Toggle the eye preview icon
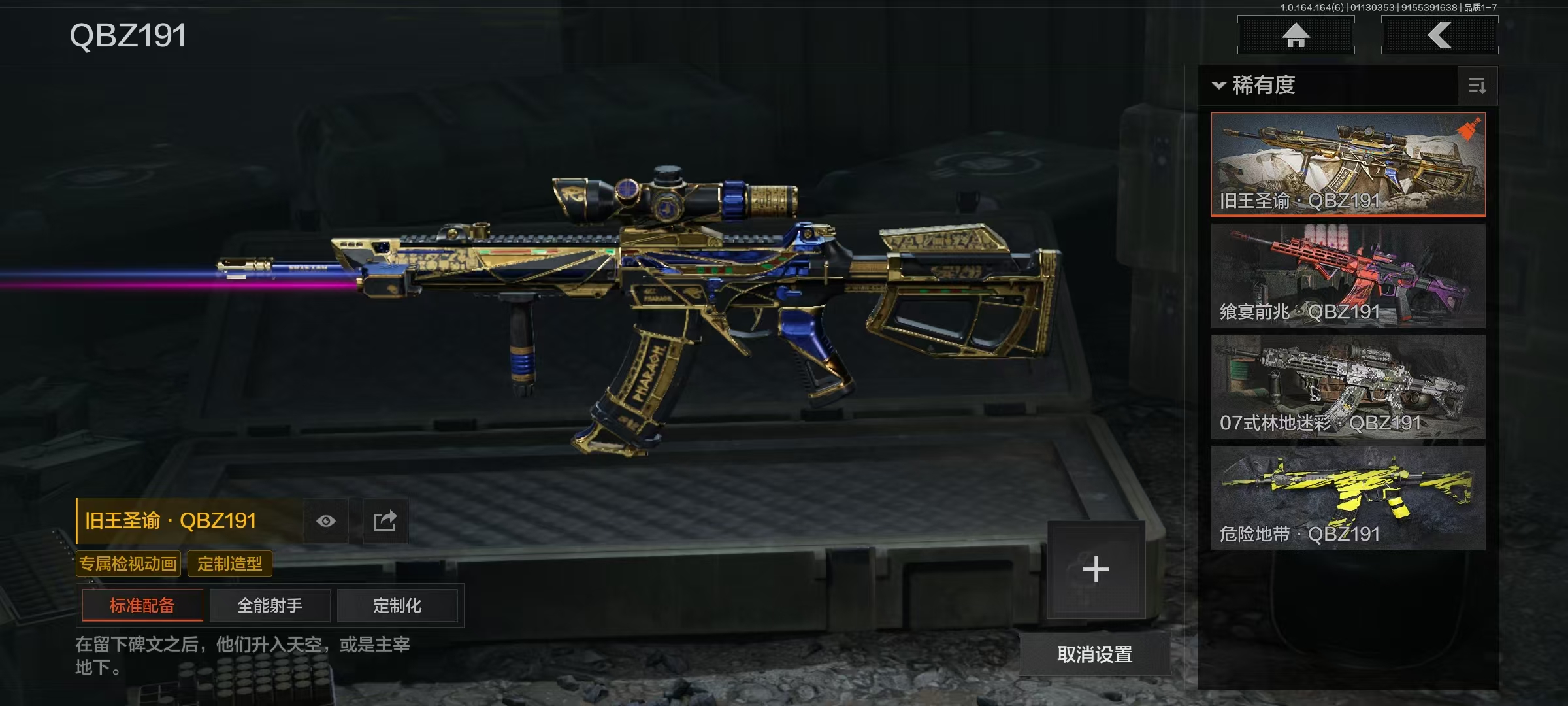Image resolution: width=1568 pixels, height=706 pixels. point(326,521)
